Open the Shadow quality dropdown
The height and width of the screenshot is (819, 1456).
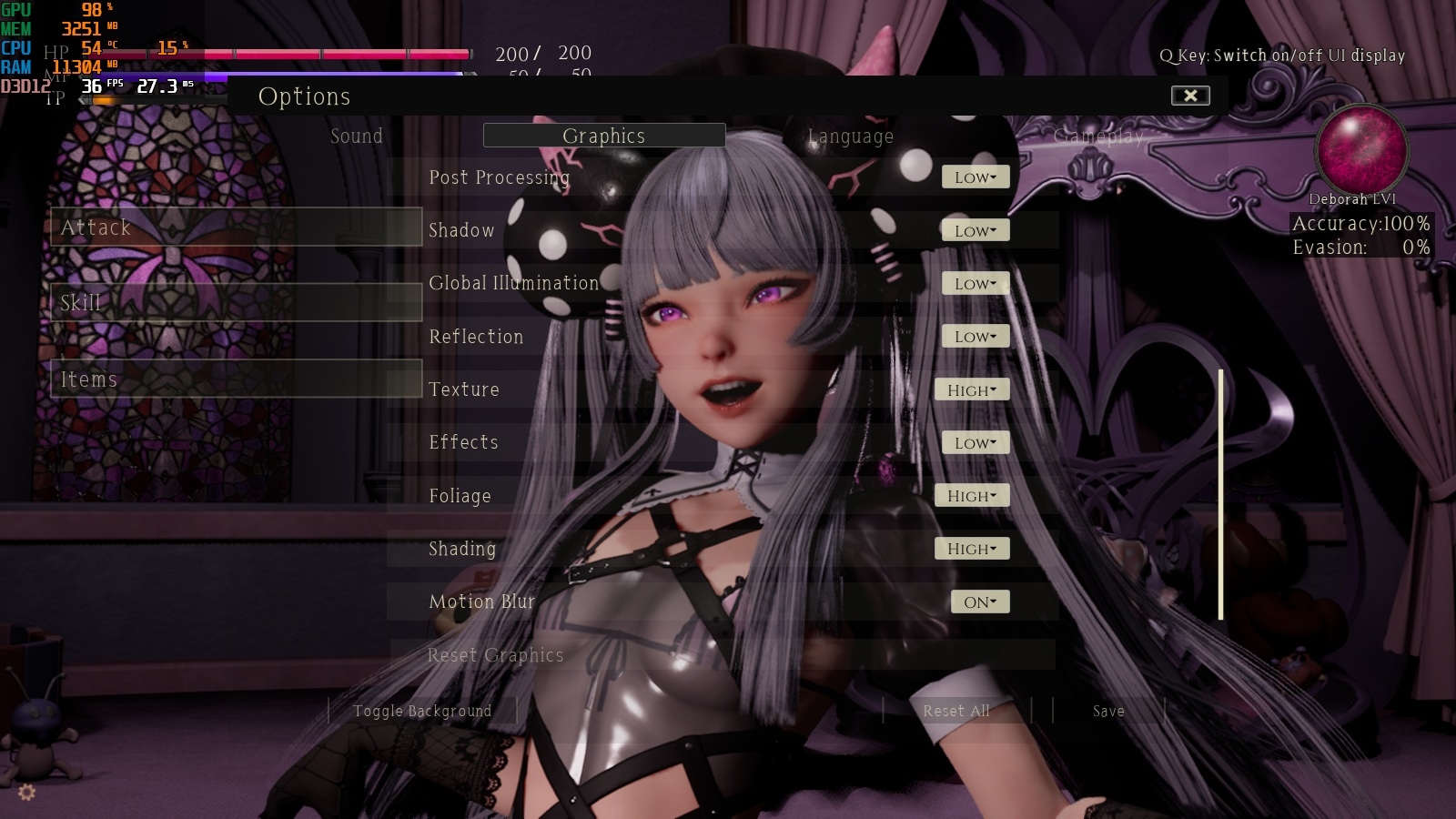[975, 229]
